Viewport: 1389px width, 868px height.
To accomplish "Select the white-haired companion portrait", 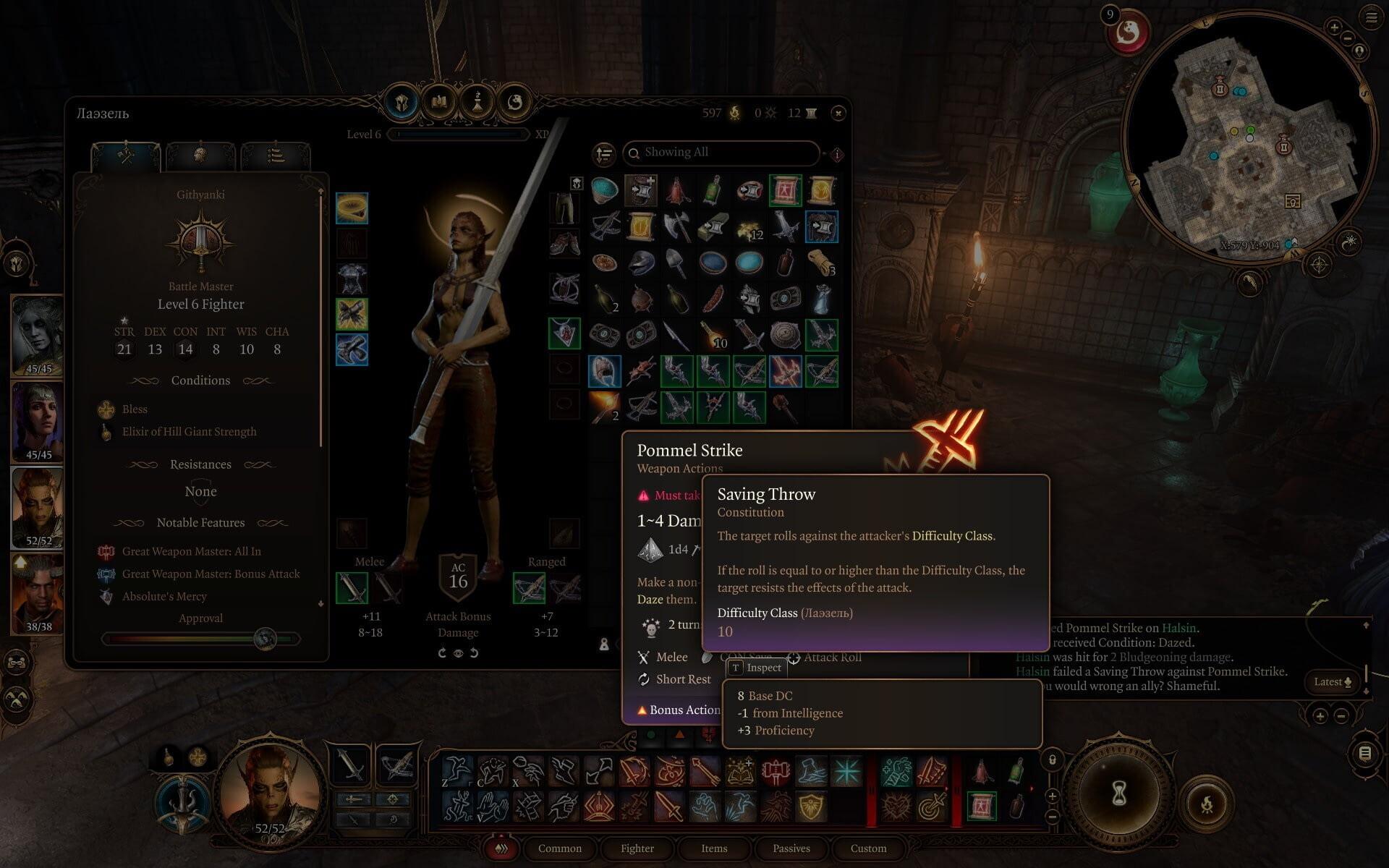I will 37,335.
